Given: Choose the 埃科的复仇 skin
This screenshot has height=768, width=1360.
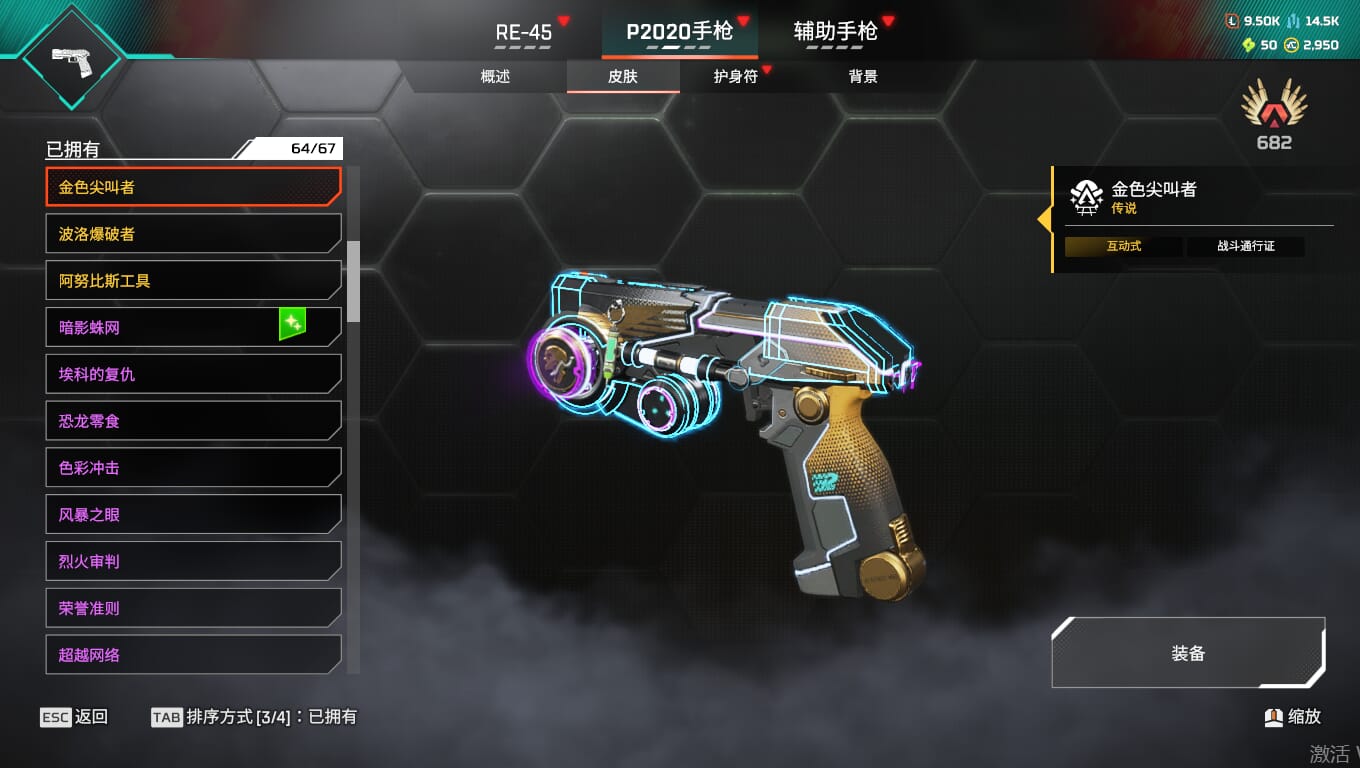Looking at the screenshot, I should click(x=193, y=374).
